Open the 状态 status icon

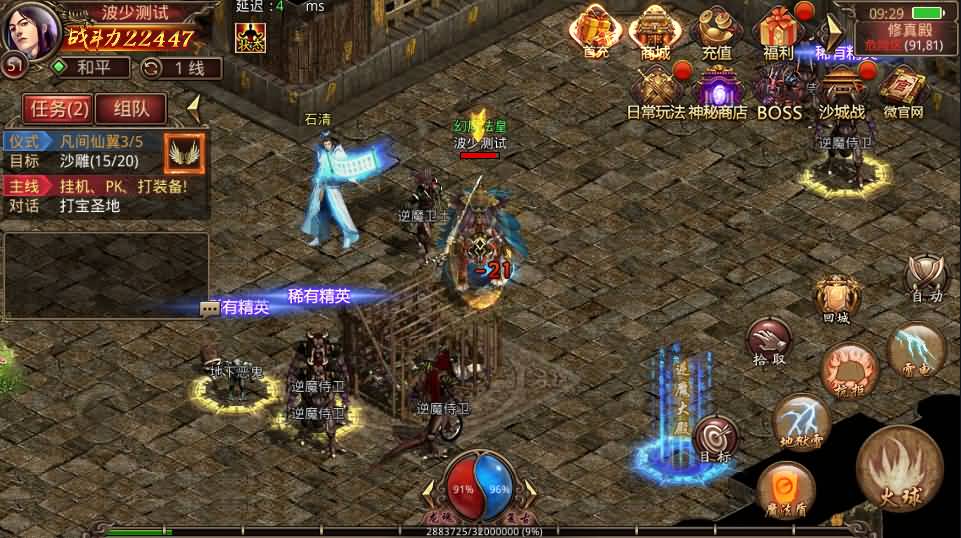[250, 38]
